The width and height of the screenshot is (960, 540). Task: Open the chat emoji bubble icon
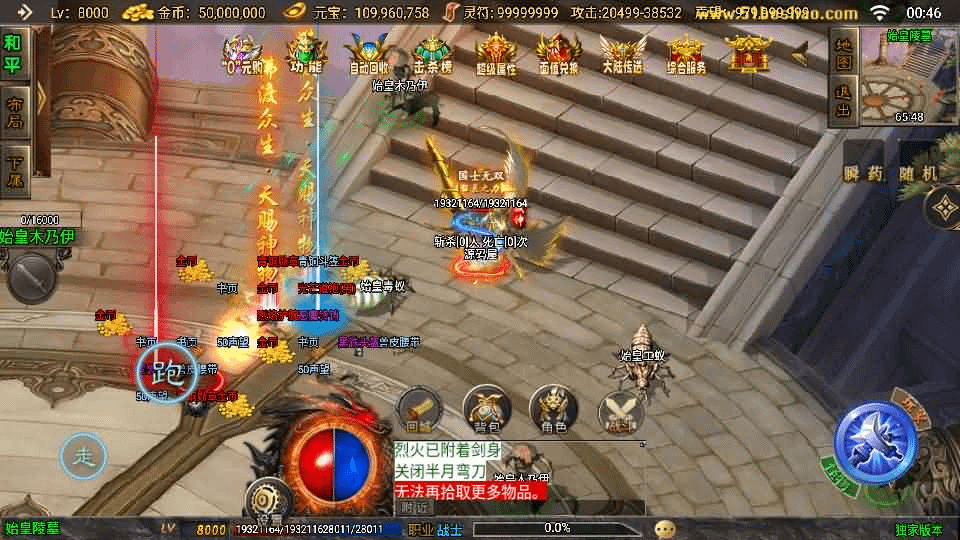[x=664, y=529]
